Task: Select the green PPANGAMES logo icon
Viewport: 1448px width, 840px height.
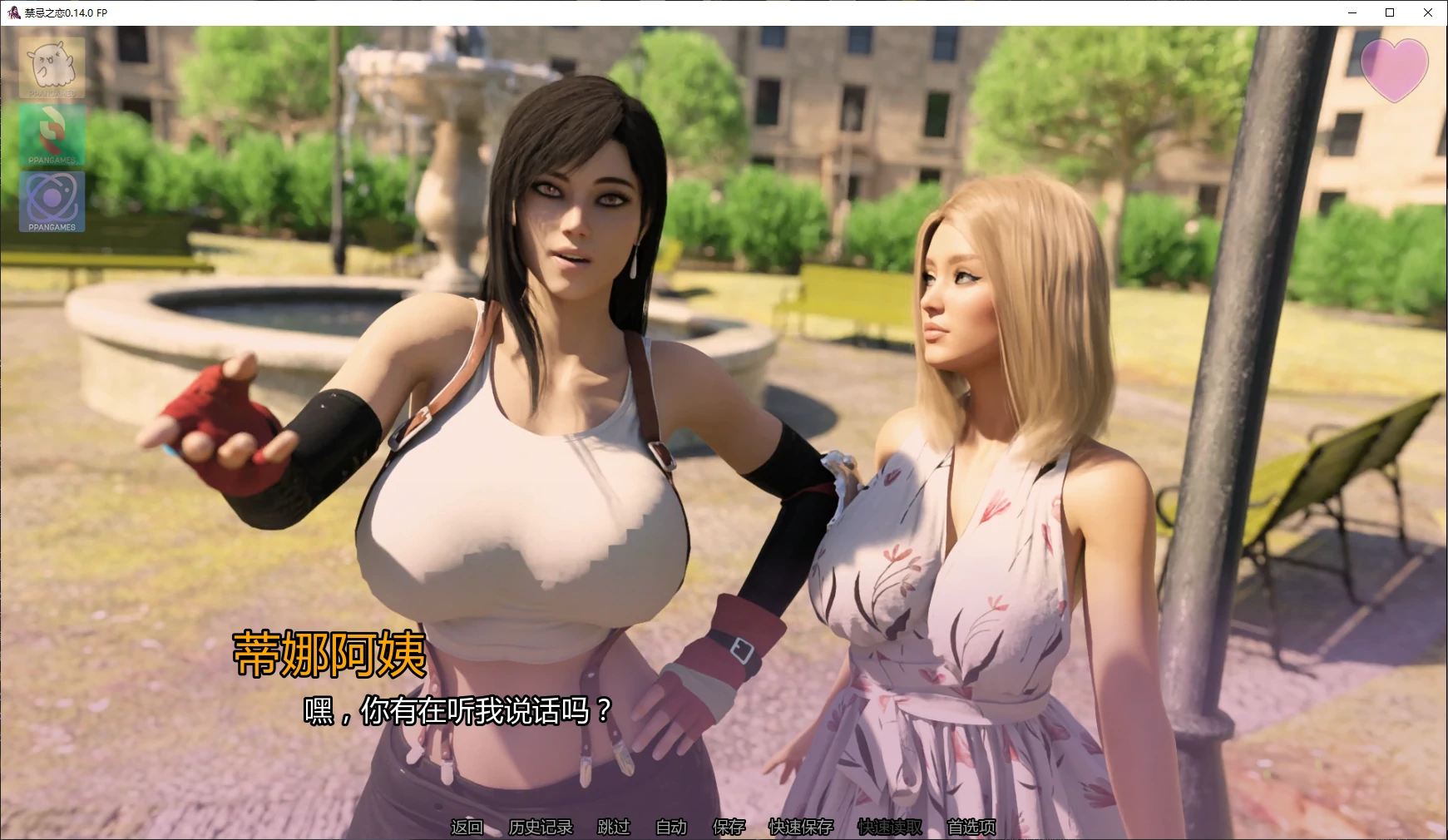Action: 52,133
